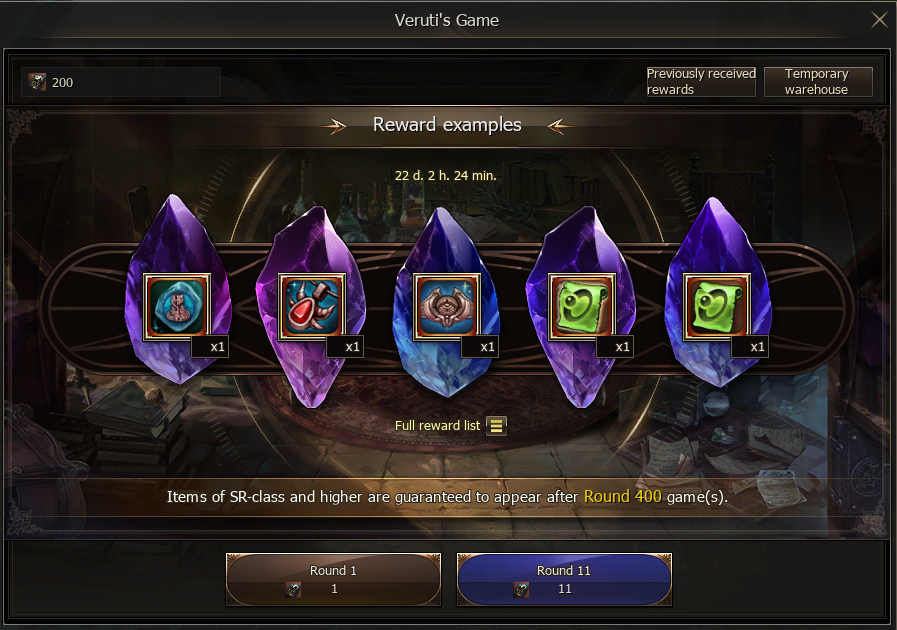Open Previously received rewards

[700, 82]
